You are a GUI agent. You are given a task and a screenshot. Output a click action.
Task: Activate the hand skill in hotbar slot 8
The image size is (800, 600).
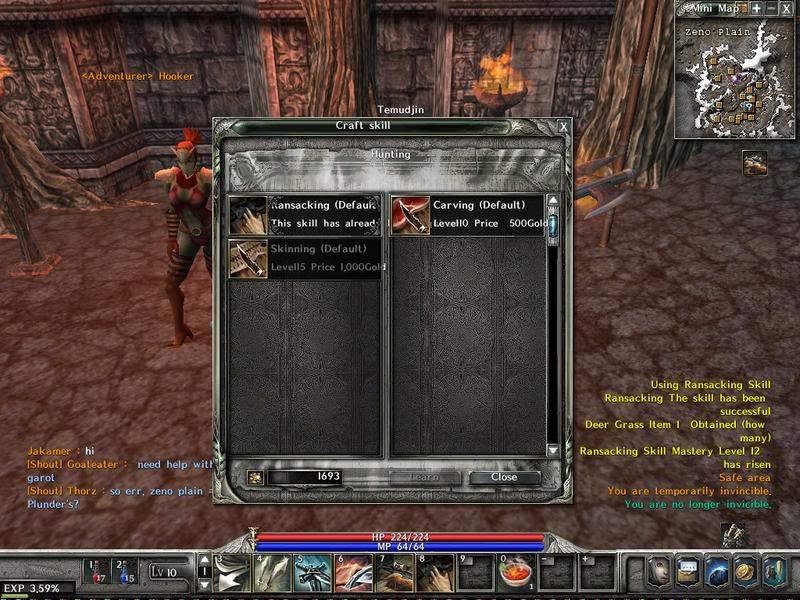pos(436,574)
